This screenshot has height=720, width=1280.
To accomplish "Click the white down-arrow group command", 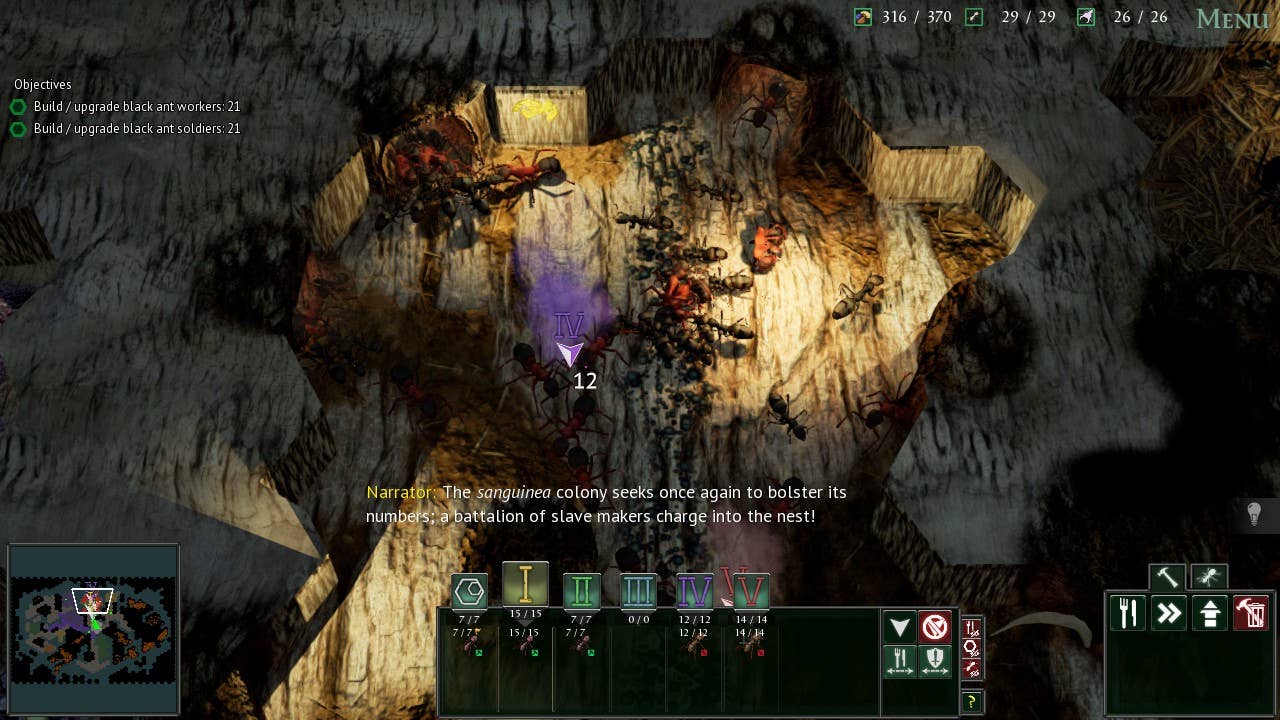I will (900, 627).
